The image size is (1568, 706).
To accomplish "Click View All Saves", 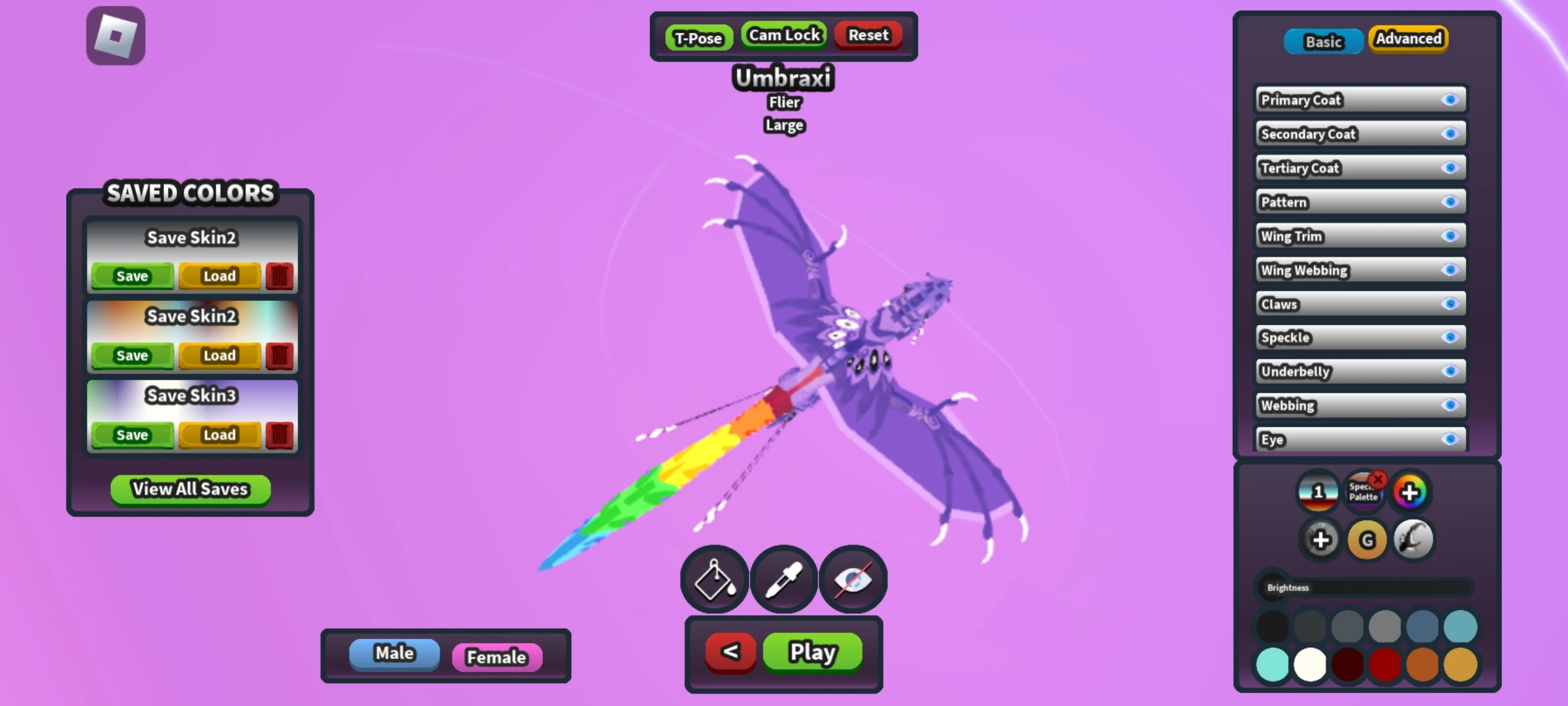I will point(189,489).
